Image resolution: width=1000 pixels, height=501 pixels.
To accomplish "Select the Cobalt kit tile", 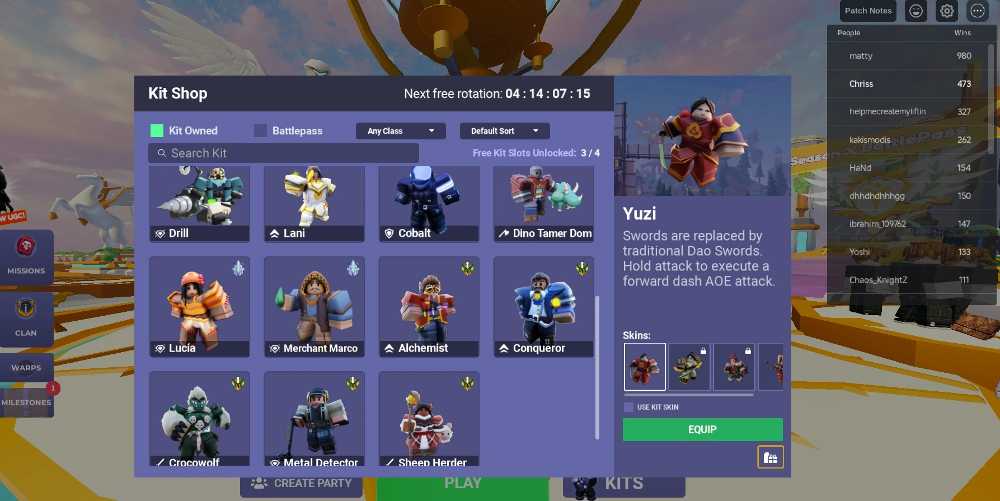I will pos(429,203).
